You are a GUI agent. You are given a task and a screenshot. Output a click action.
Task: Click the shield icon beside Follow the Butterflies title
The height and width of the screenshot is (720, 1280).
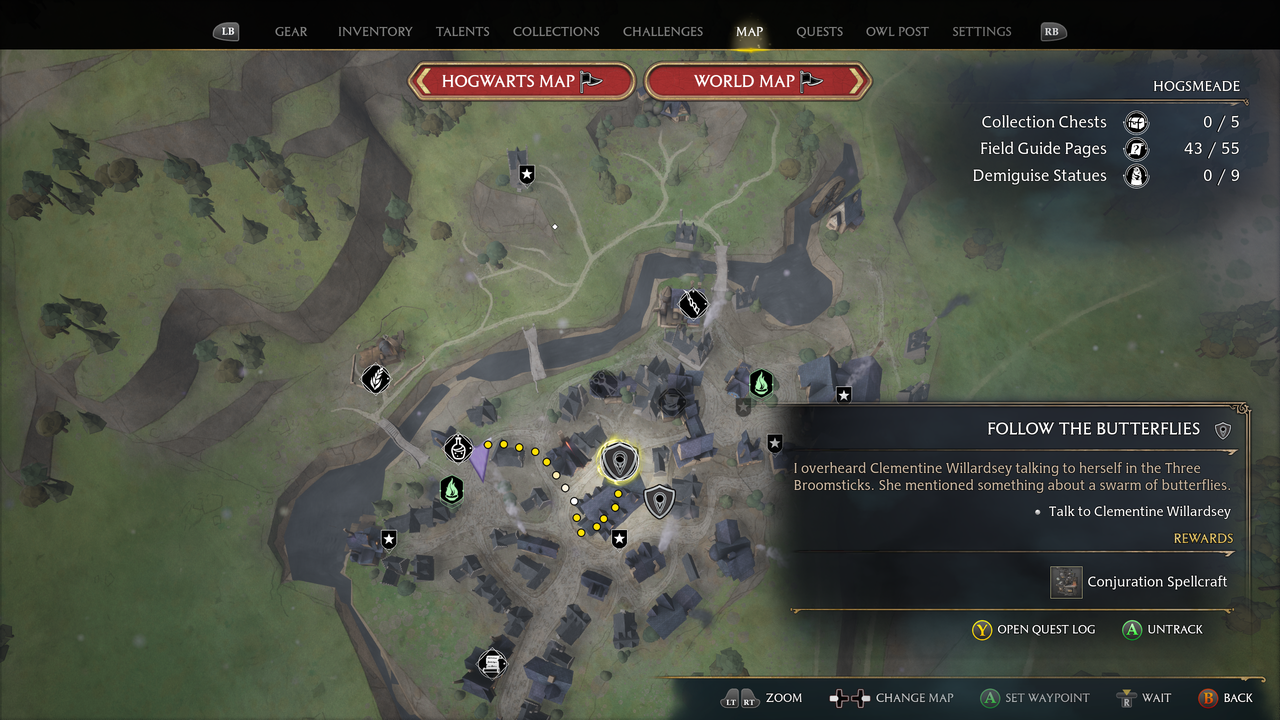(x=1223, y=429)
